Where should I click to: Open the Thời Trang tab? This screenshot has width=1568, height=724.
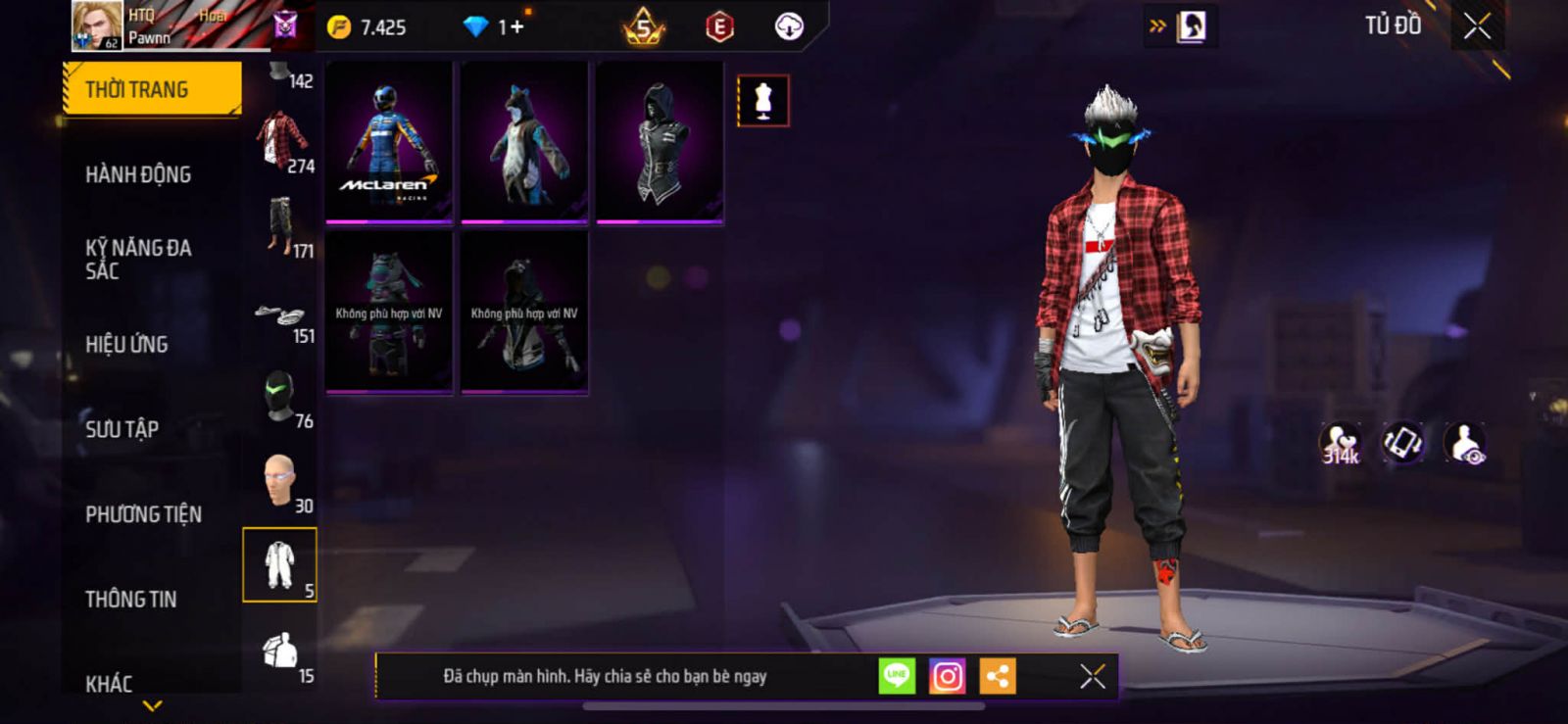(151, 89)
